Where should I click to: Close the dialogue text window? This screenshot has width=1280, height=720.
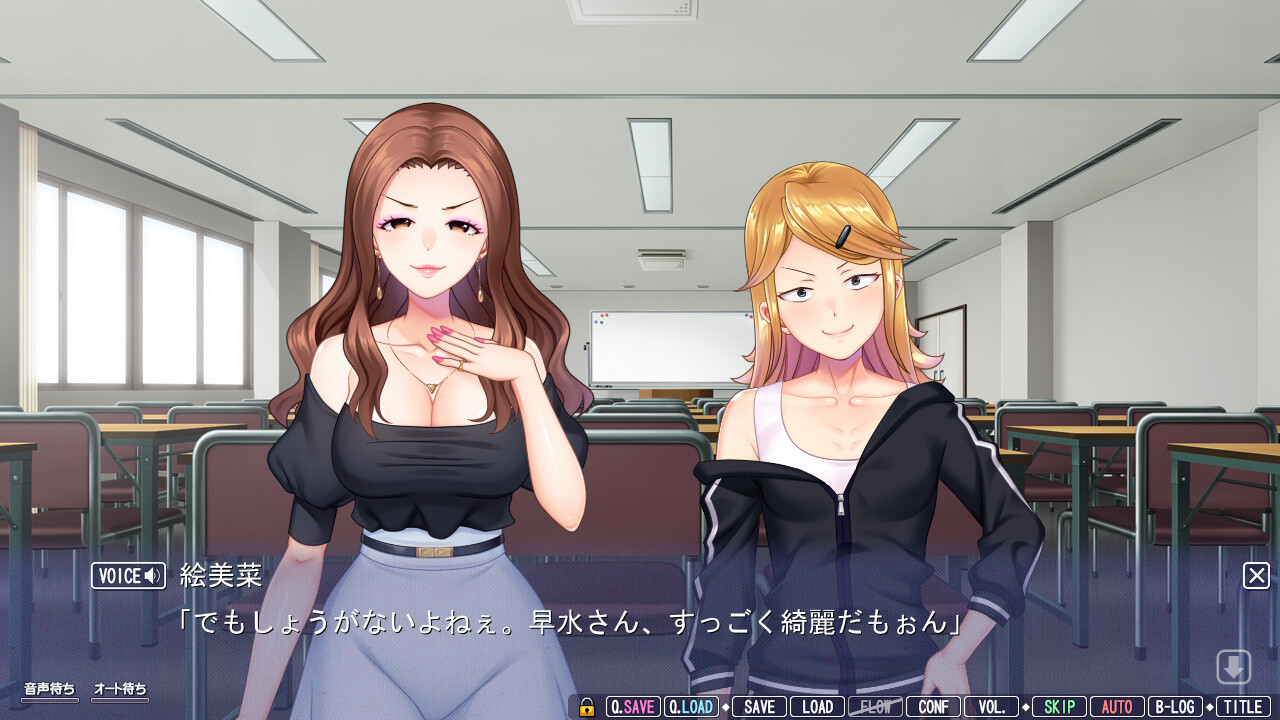[x=1256, y=576]
